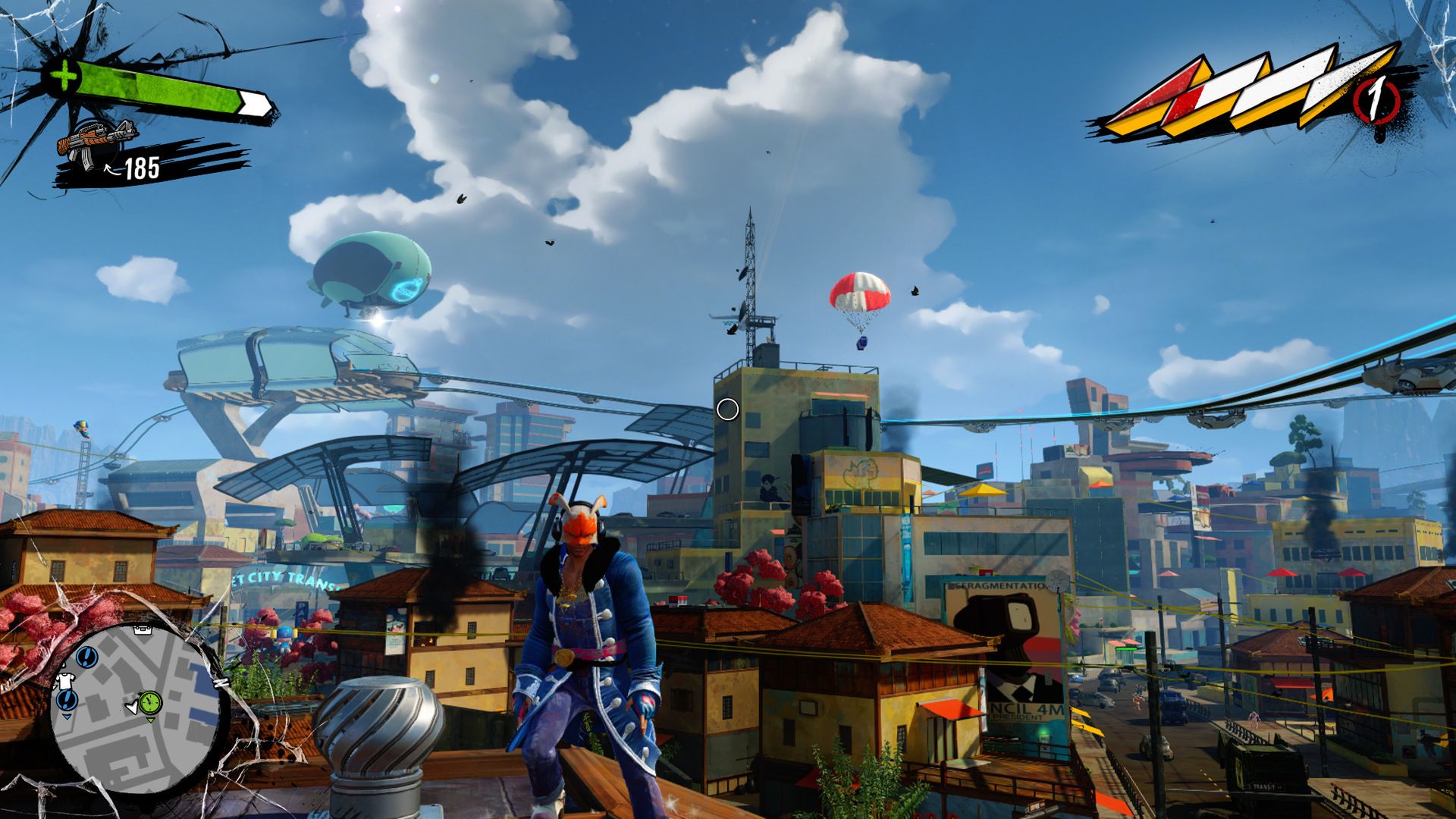Click the blue chevron below the quest marker
Screen dimensions: 1456x819
67,717
